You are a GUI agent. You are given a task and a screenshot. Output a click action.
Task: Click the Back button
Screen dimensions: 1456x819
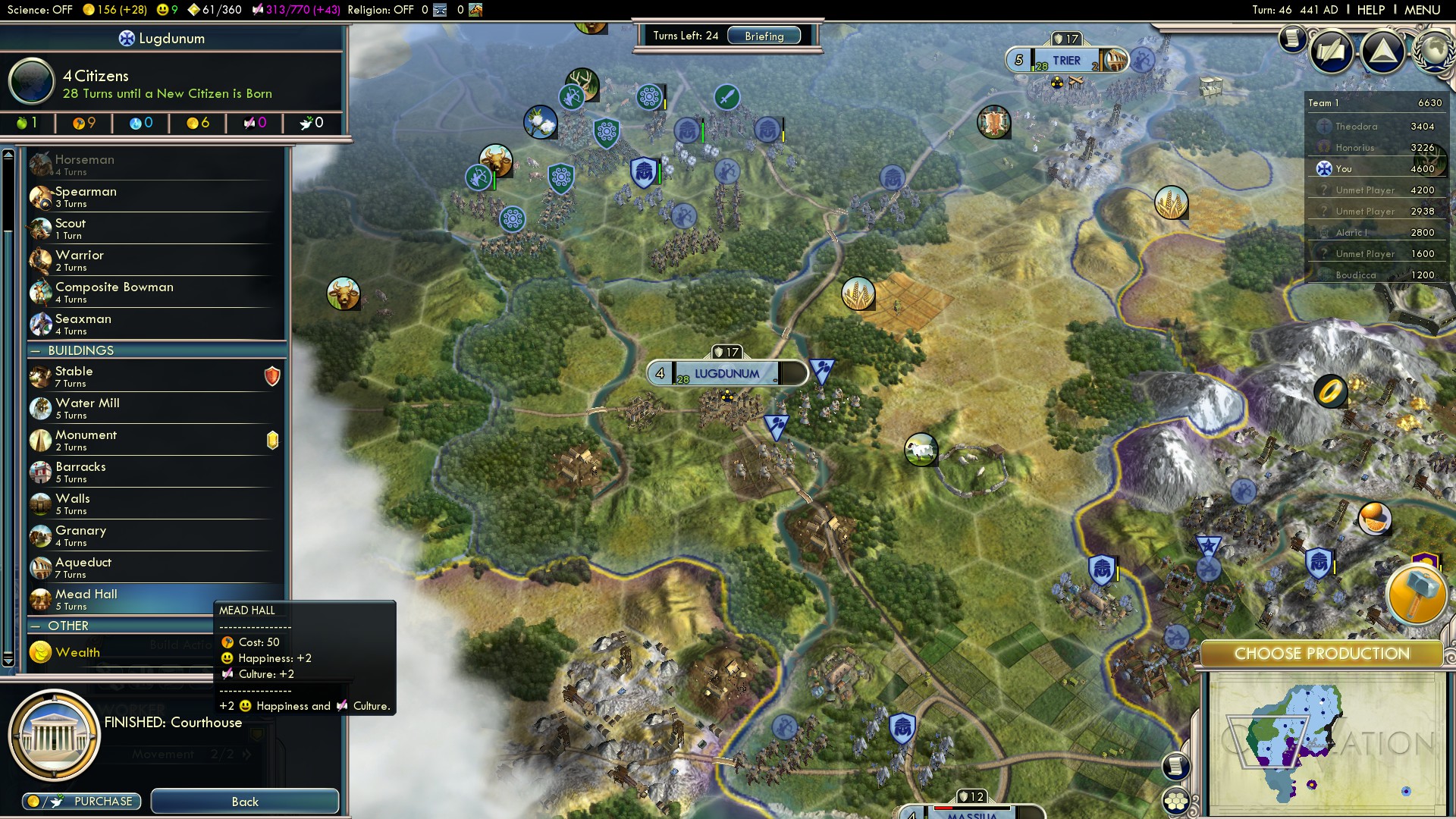244,802
